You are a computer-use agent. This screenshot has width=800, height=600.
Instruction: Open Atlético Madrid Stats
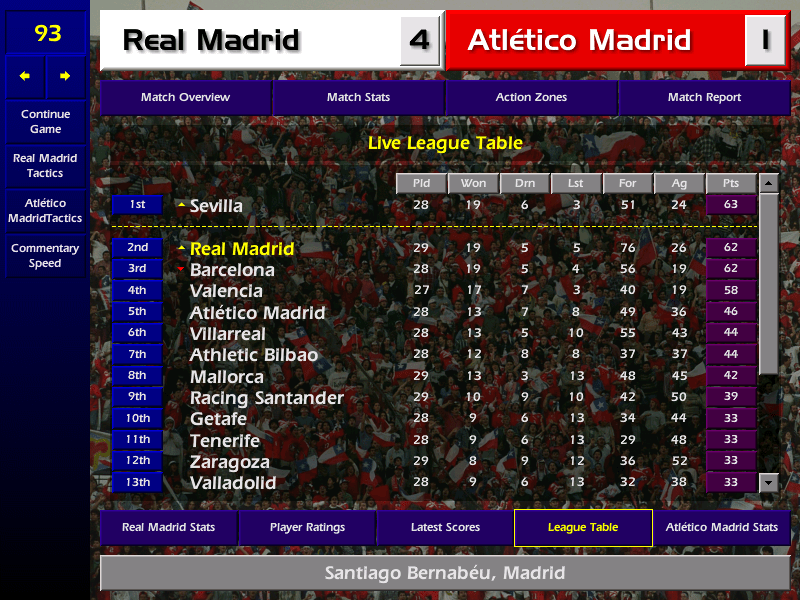pyautogui.click(x=722, y=527)
